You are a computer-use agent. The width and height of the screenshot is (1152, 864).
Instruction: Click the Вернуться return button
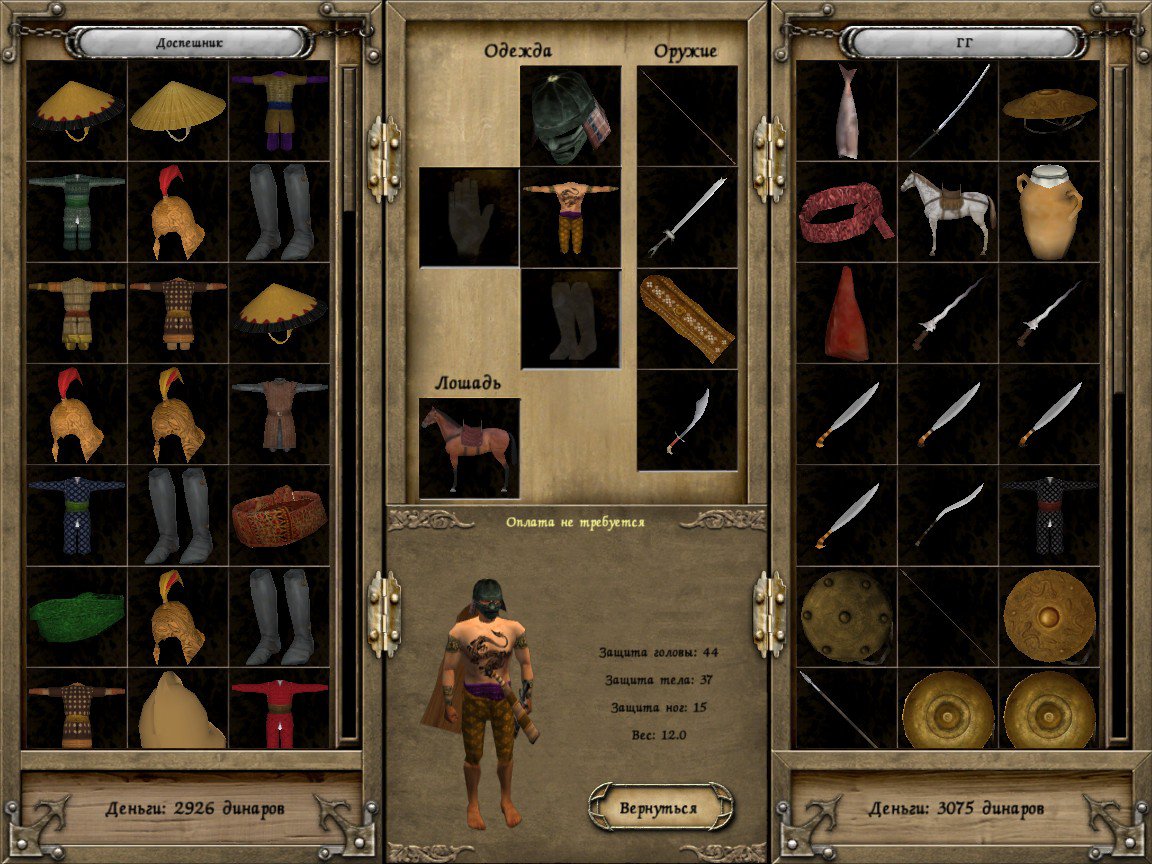tap(660, 807)
